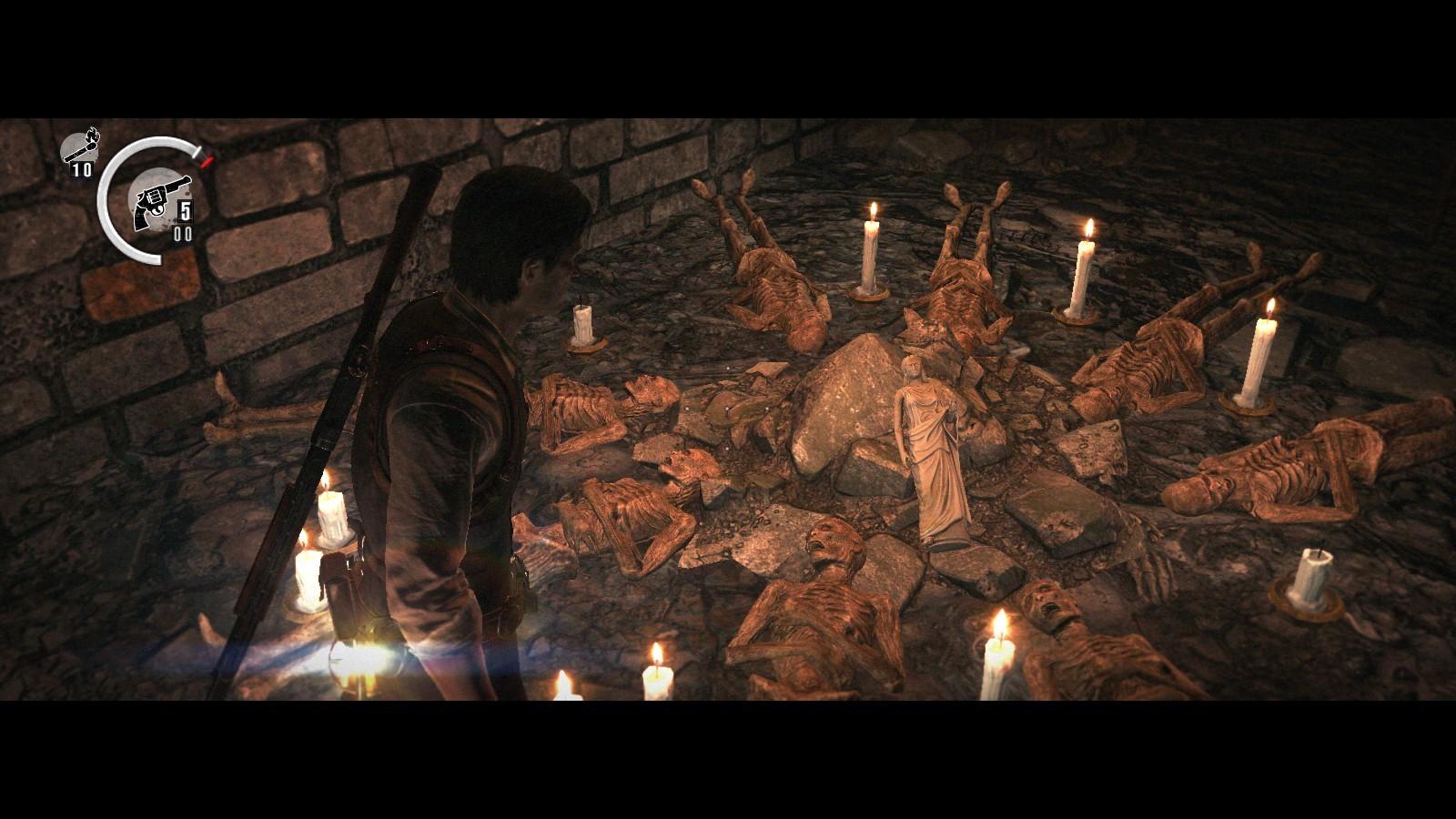The width and height of the screenshot is (1456, 819).
Task: Click the matches item icon
Action: click(x=81, y=148)
